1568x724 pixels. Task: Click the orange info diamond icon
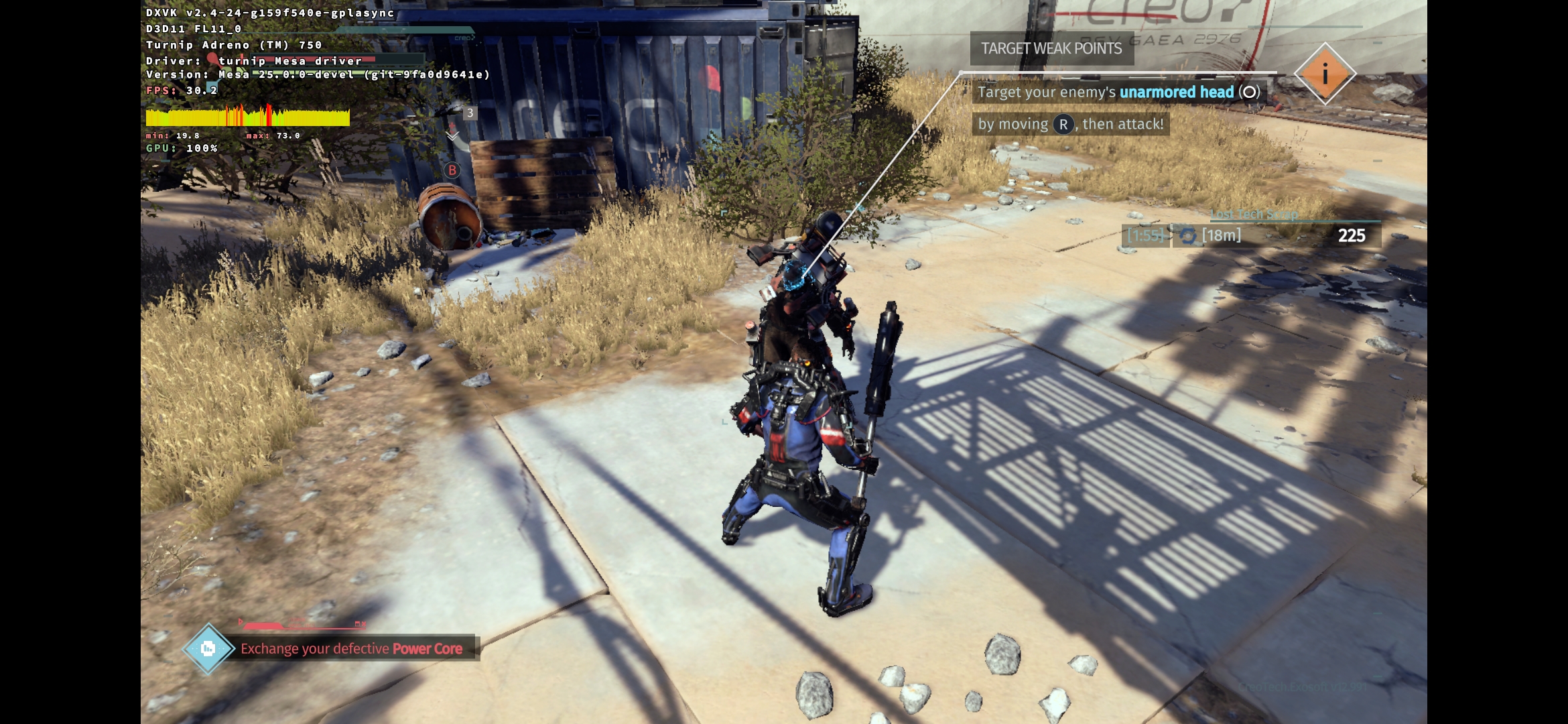coord(1325,74)
